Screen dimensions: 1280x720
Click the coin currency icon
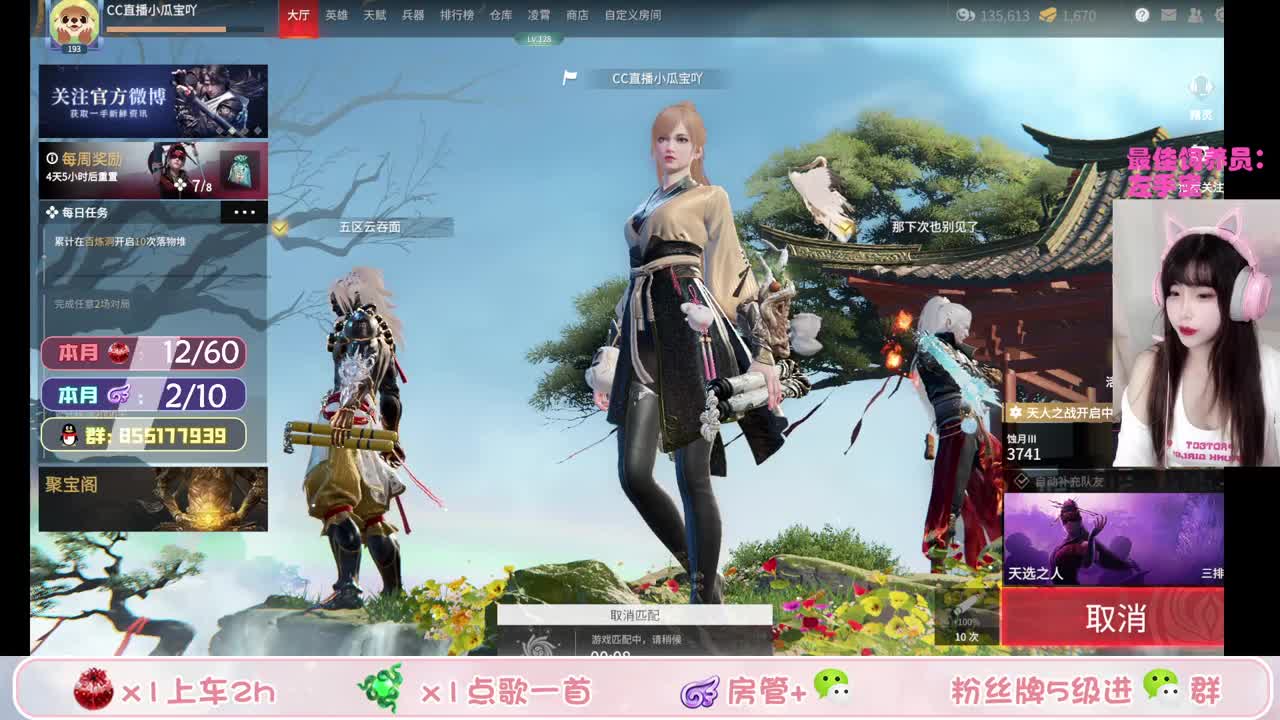coord(964,14)
